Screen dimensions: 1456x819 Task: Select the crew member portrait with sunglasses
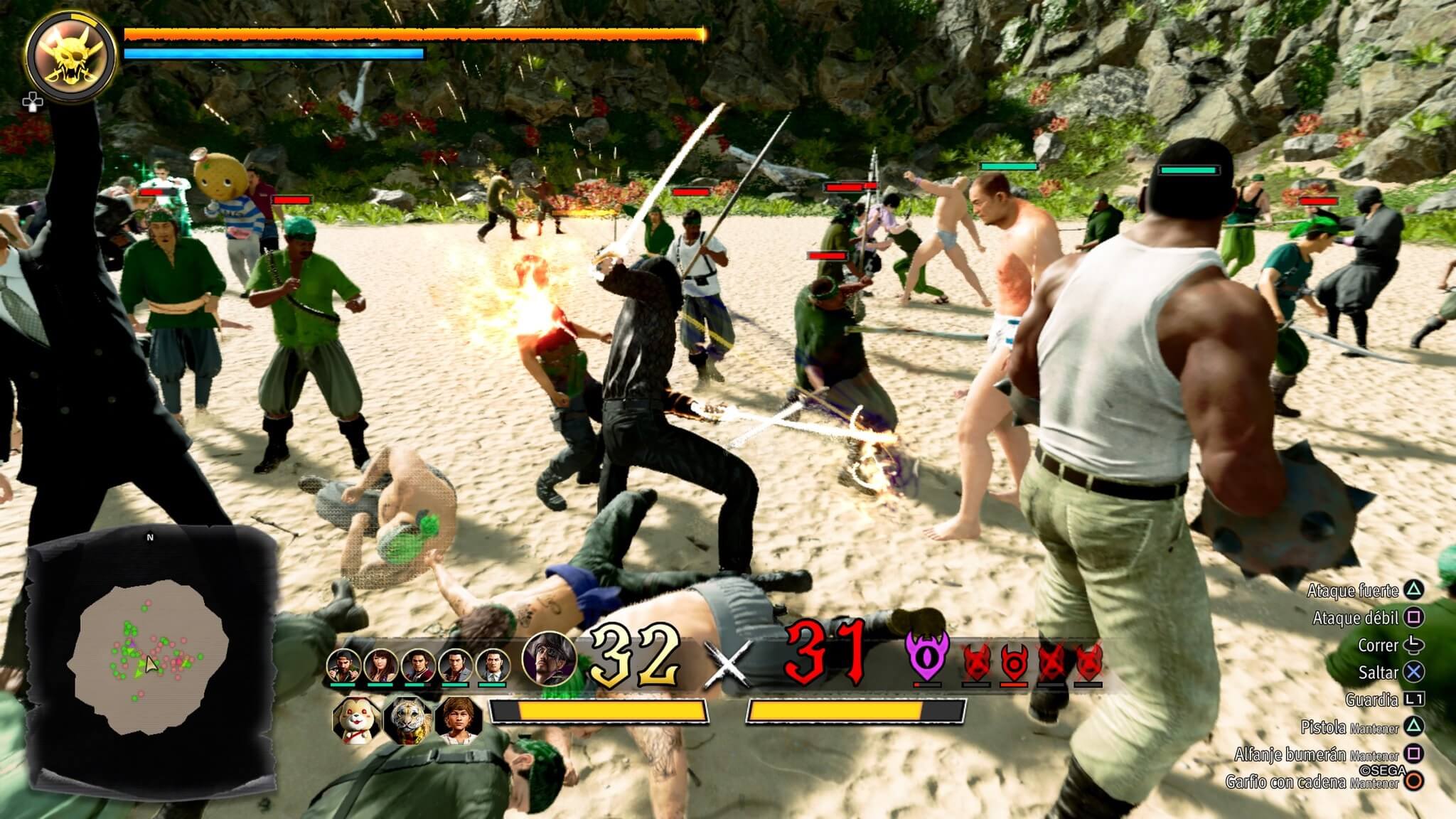click(x=343, y=665)
